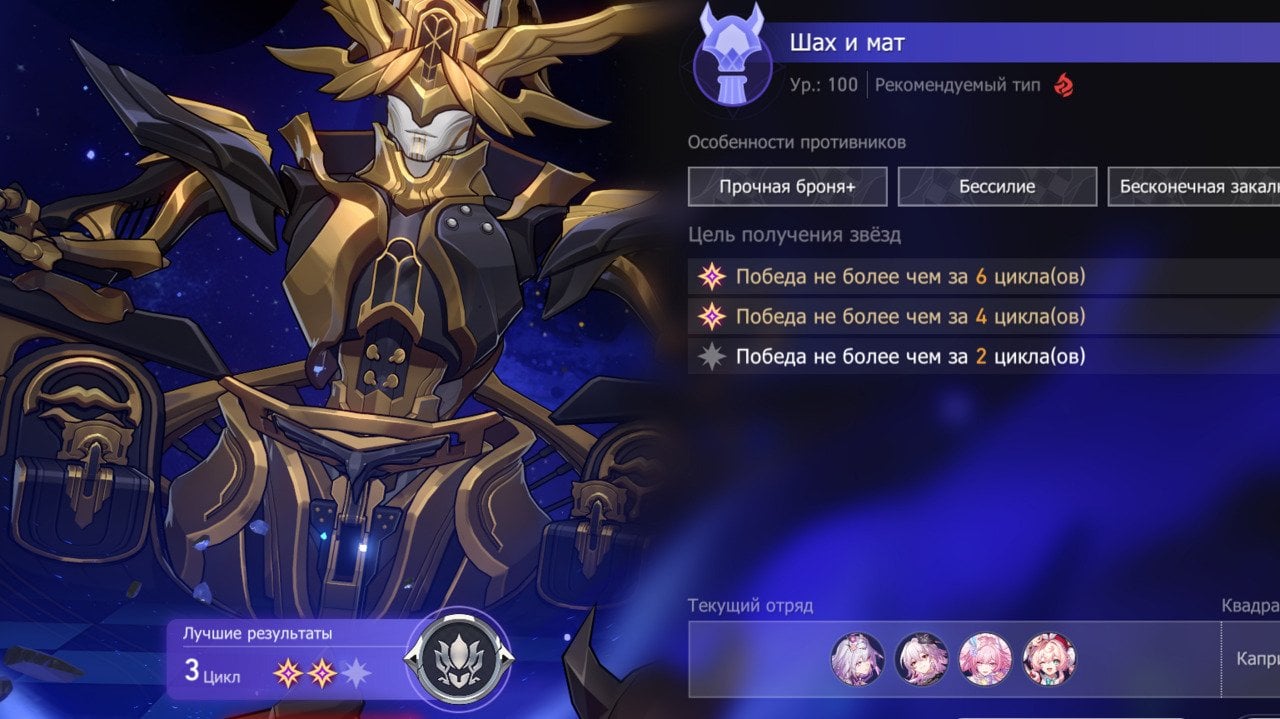Open the Прочная броня+ enemy trait
Screen dimensions: 1280x719
pos(787,187)
